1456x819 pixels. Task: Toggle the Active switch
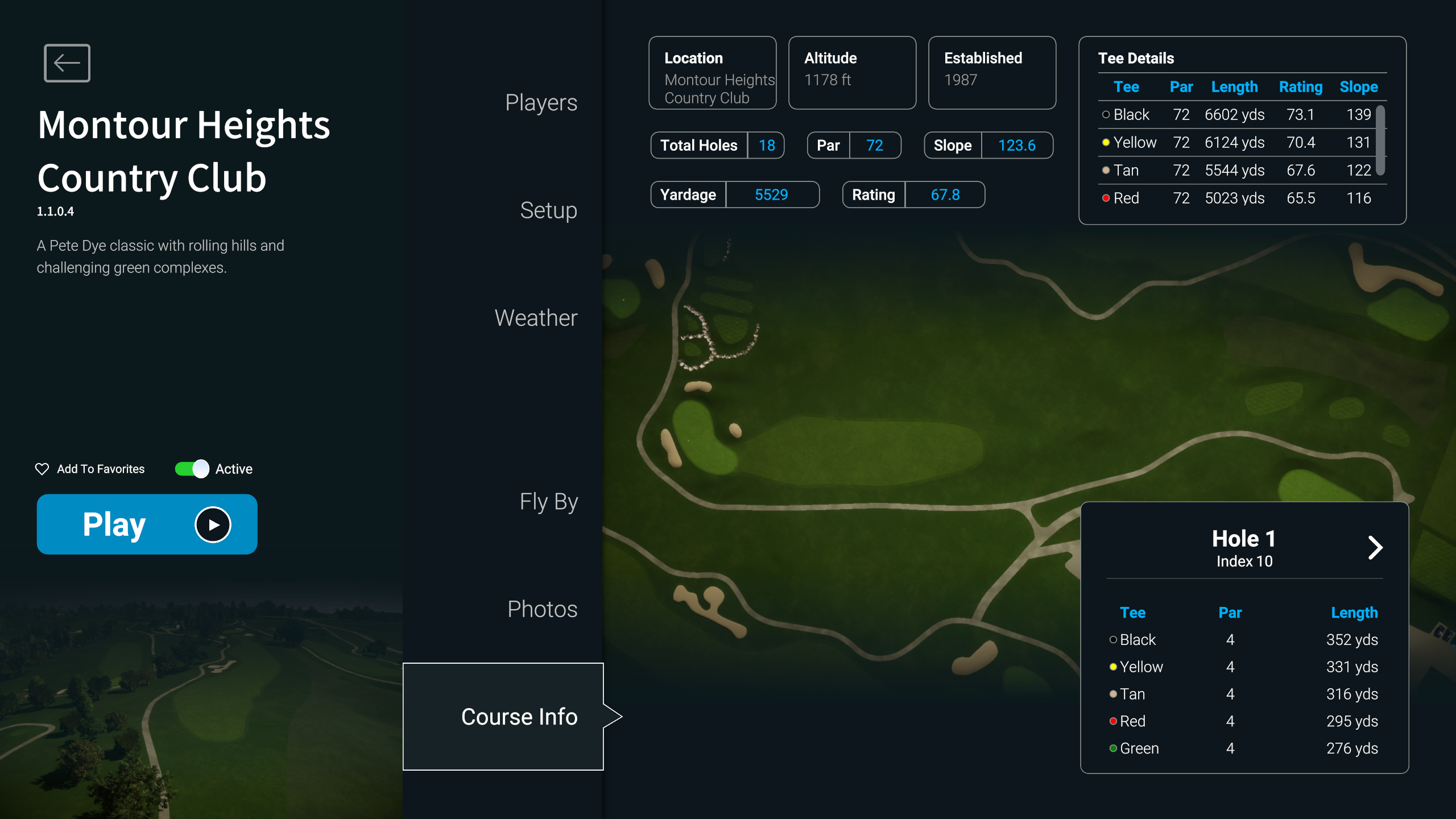tap(192, 469)
